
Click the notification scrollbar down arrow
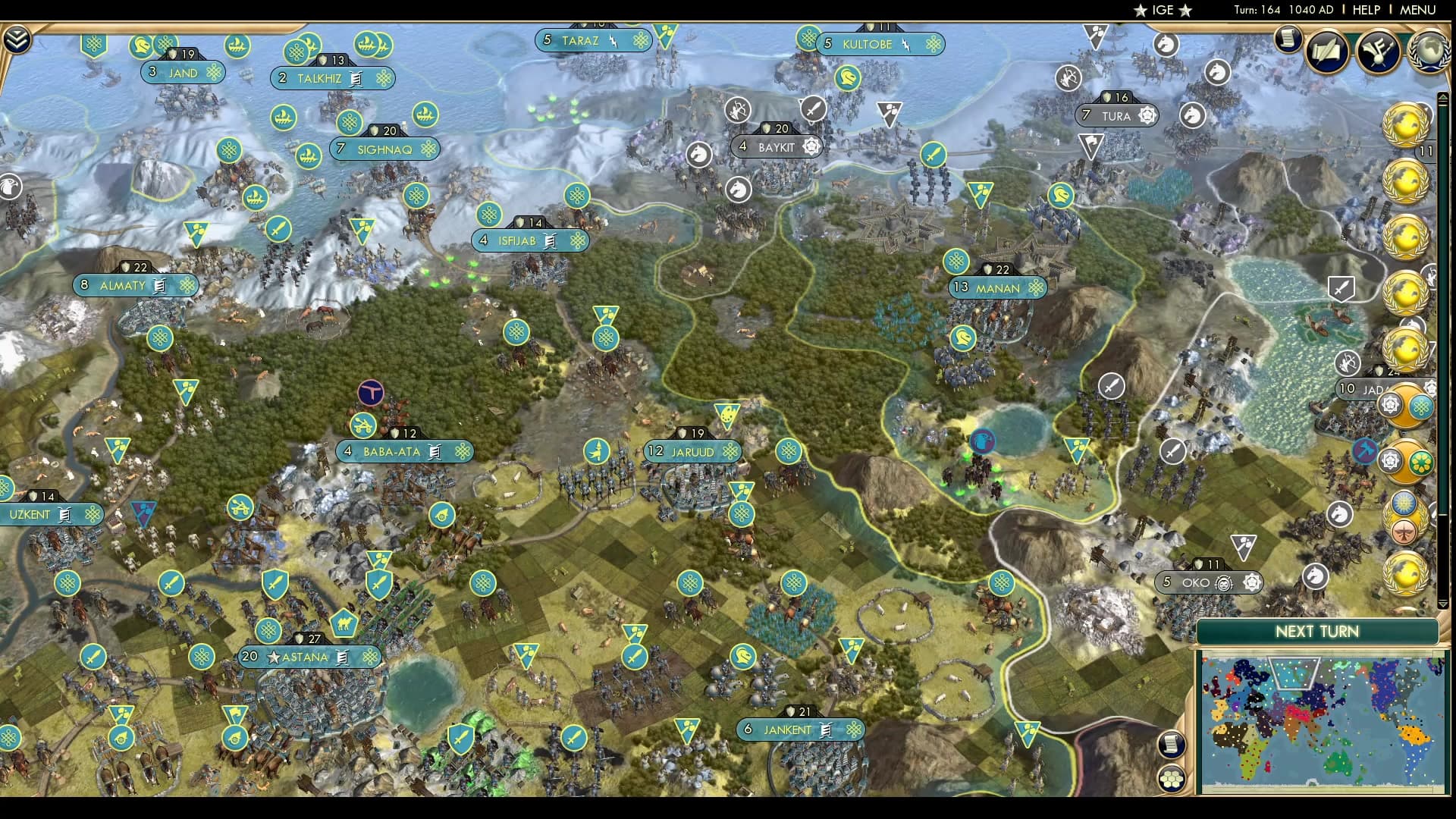(1442, 604)
